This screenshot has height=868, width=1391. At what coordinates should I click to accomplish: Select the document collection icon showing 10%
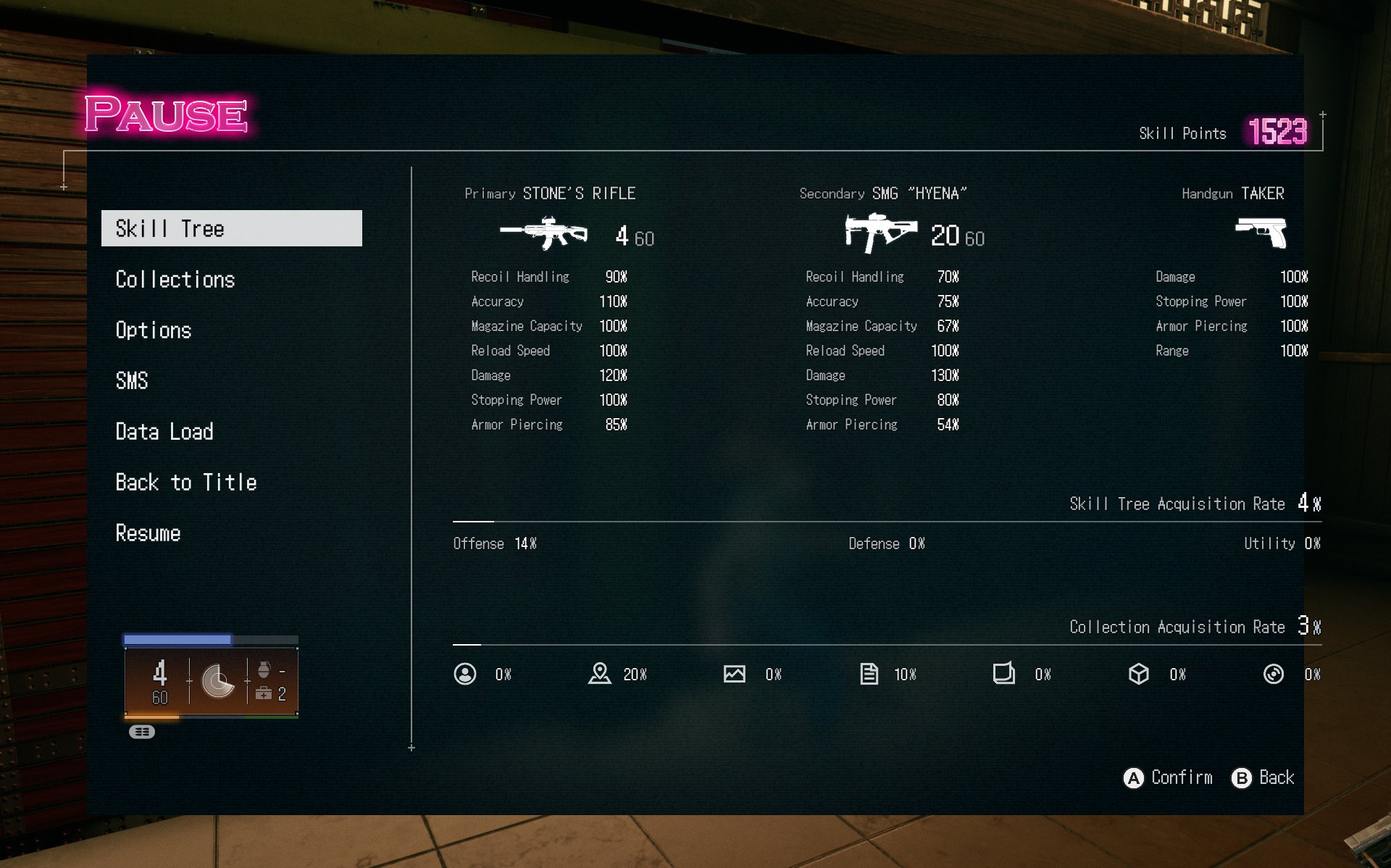click(869, 674)
